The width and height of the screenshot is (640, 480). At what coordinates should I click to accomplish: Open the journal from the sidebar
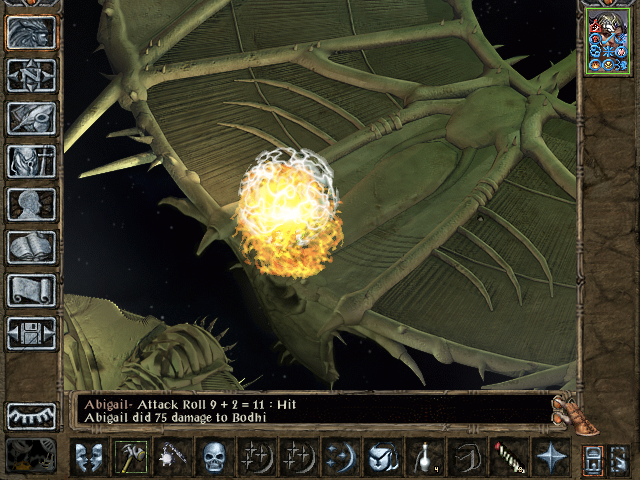[31, 118]
